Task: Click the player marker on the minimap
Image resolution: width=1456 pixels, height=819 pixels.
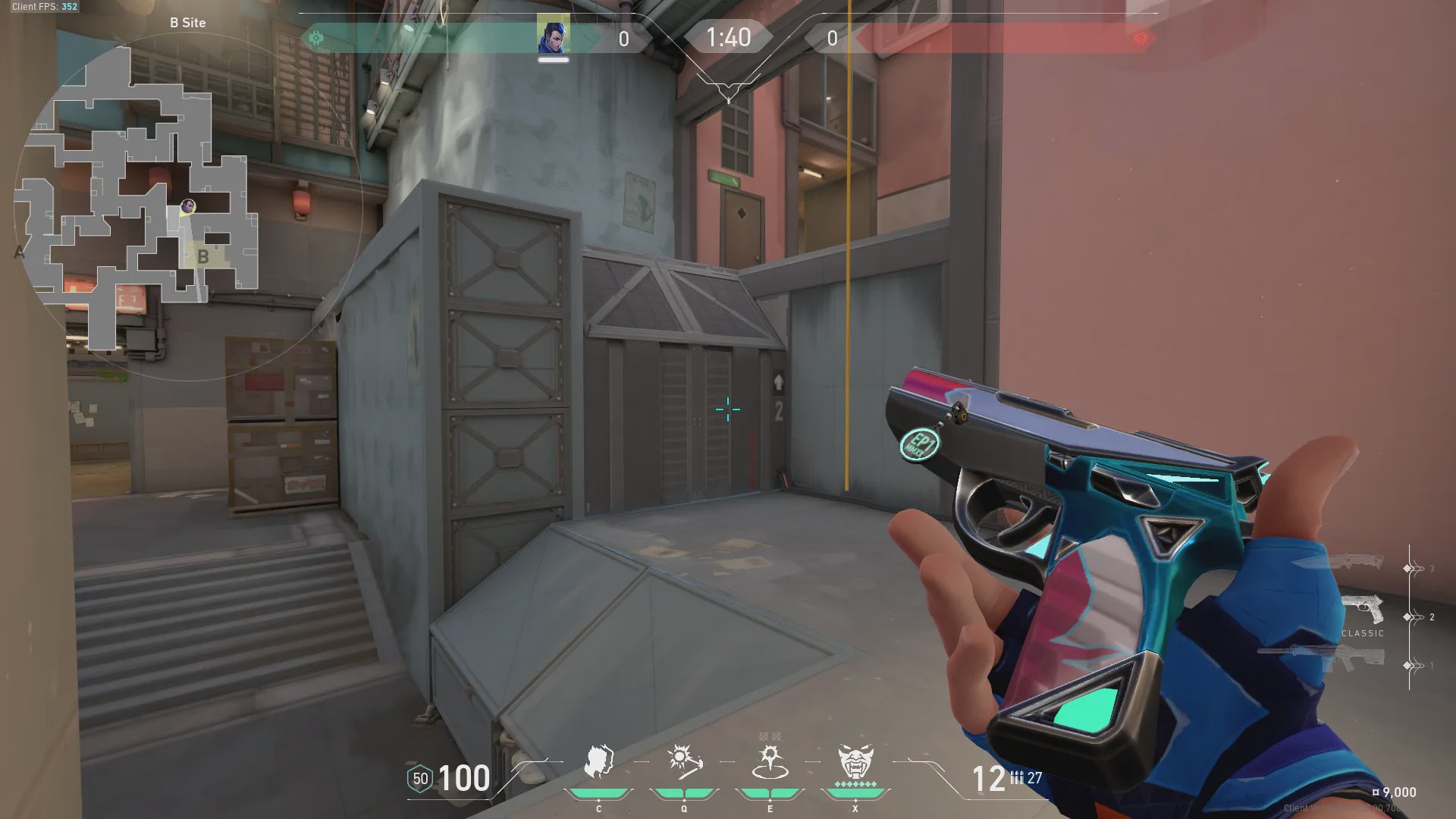Action: click(x=188, y=206)
